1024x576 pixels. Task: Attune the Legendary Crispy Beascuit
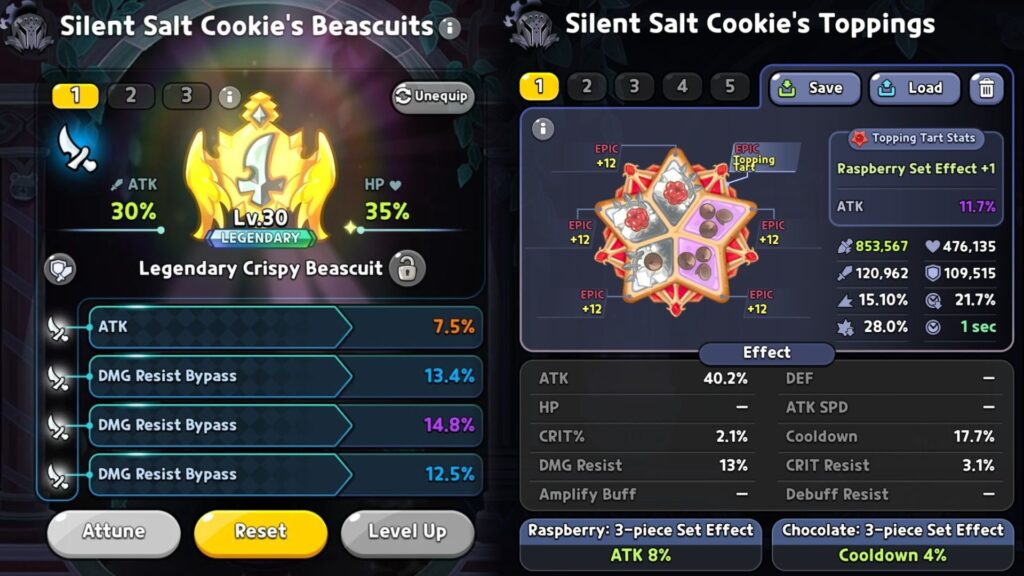pyautogui.click(x=113, y=532)
